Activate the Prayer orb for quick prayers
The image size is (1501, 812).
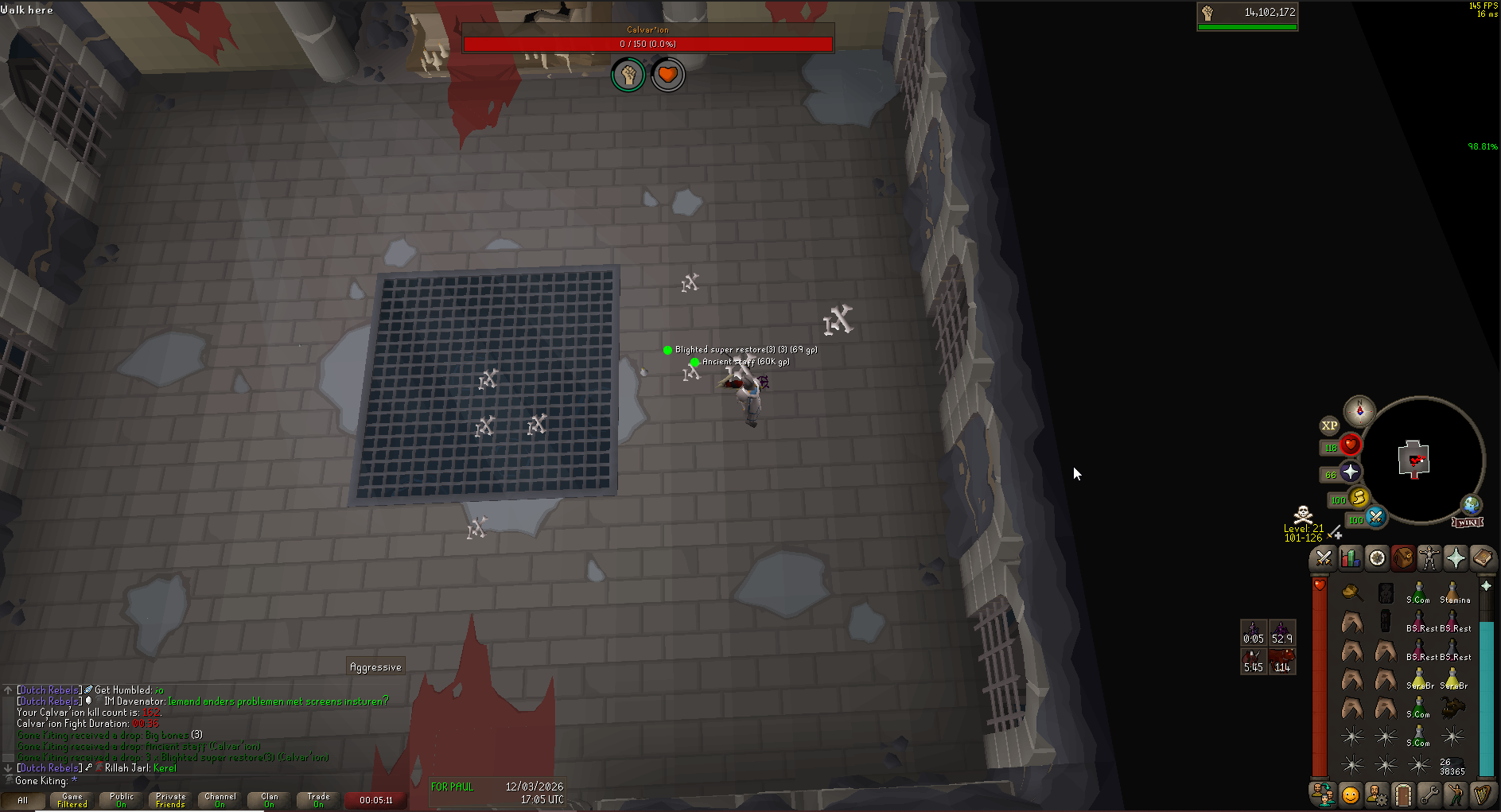click(x=1350, y=472)
